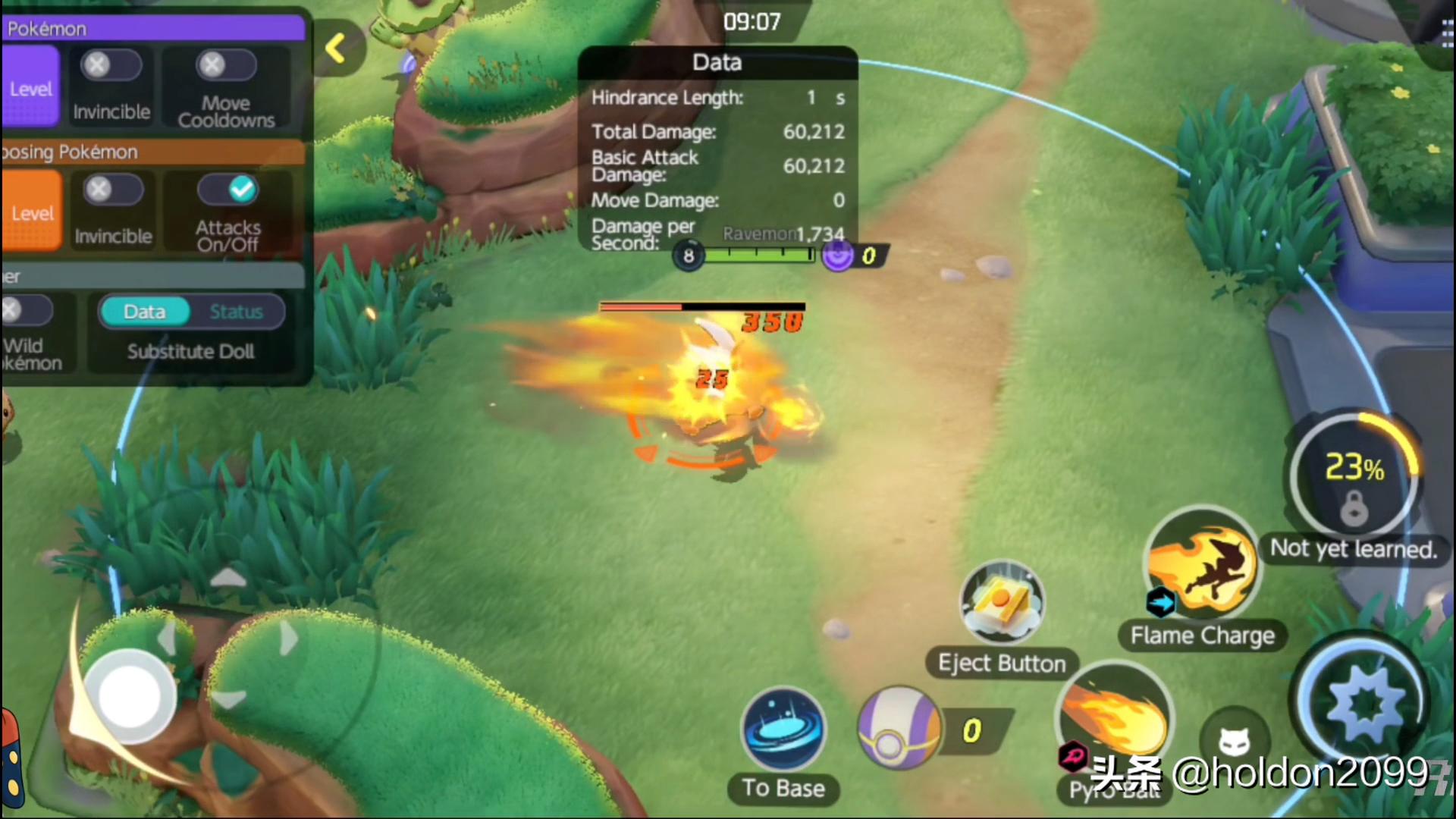This screenshot has width=1456, height=819.
Task: Toggle the Wild Pokémon switch
Action: 25,311
